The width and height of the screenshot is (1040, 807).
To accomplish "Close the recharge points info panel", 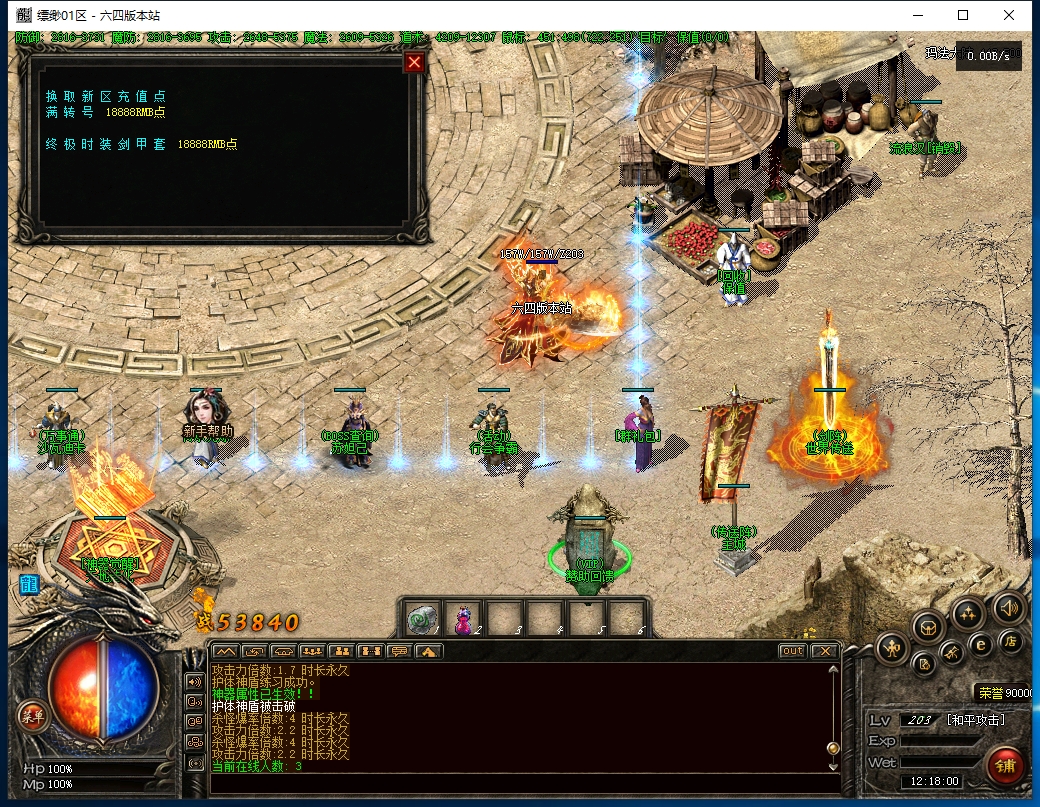I will [x=414, y=63].
